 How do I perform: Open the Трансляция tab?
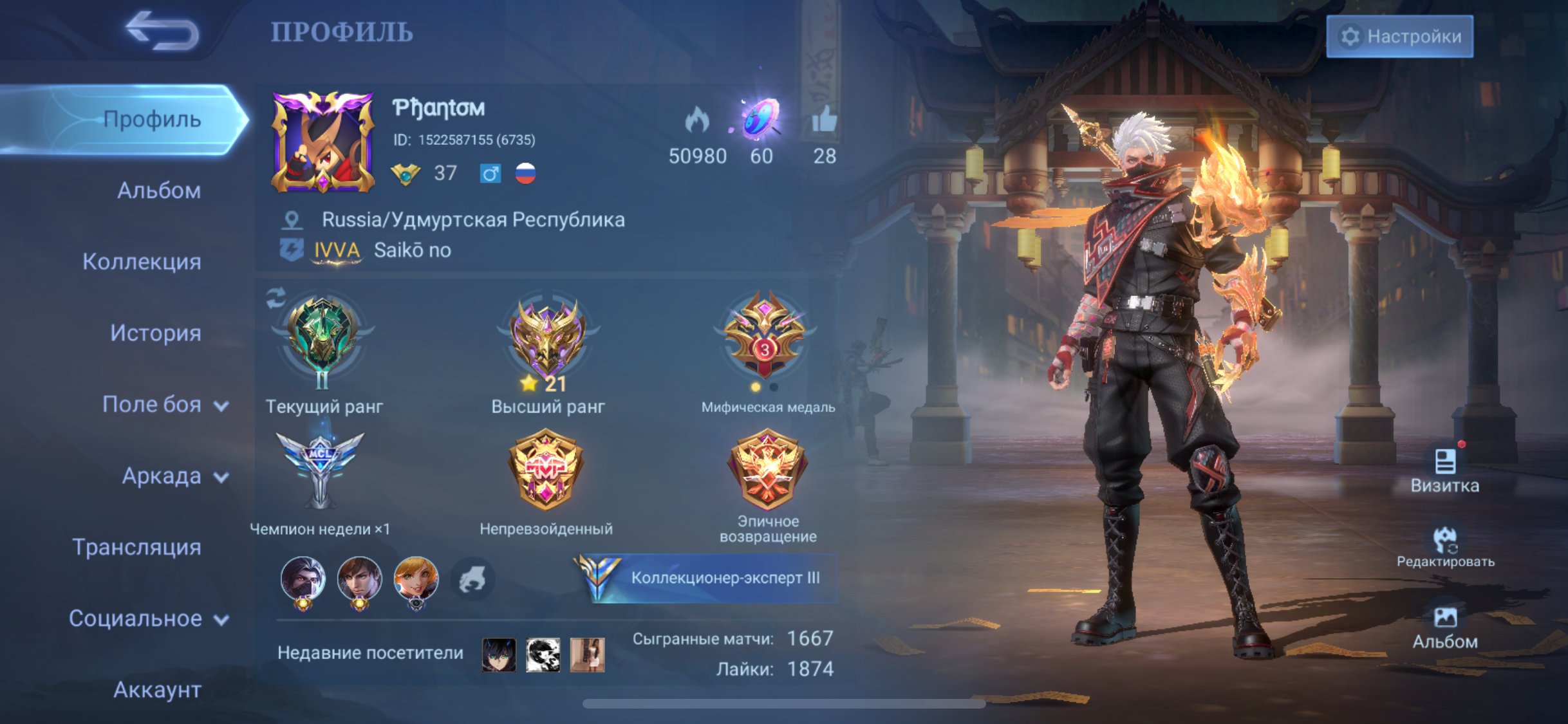point(136,547)
